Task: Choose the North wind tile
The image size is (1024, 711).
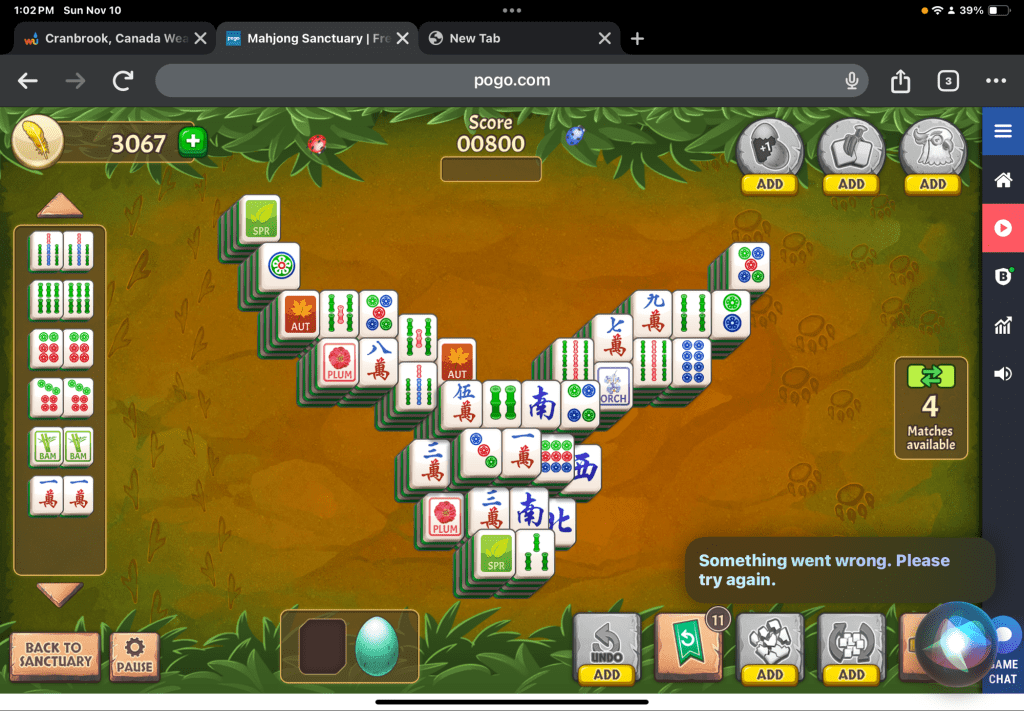Action: 562,521
